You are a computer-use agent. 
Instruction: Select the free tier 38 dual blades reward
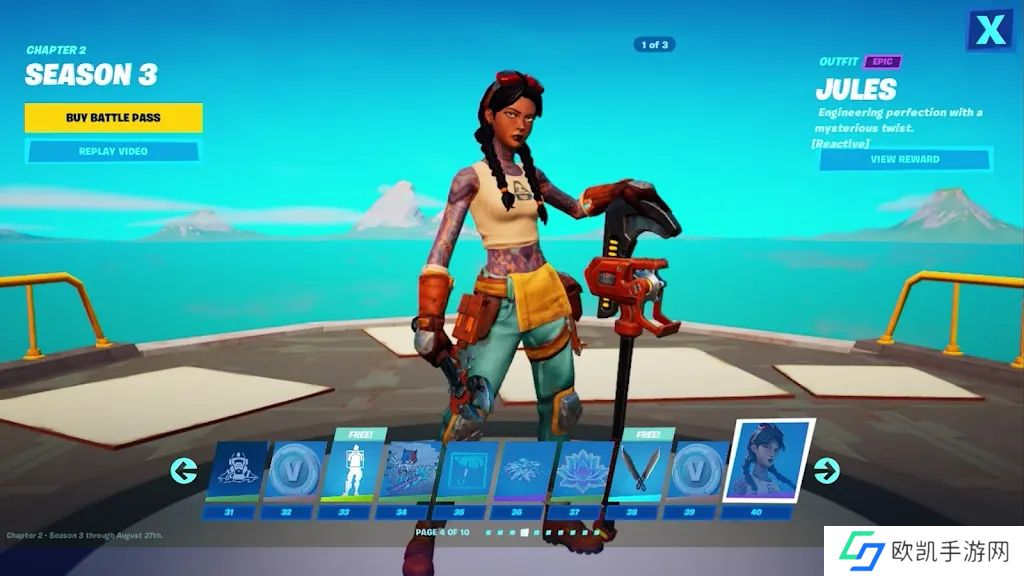(x=639, y=472)
